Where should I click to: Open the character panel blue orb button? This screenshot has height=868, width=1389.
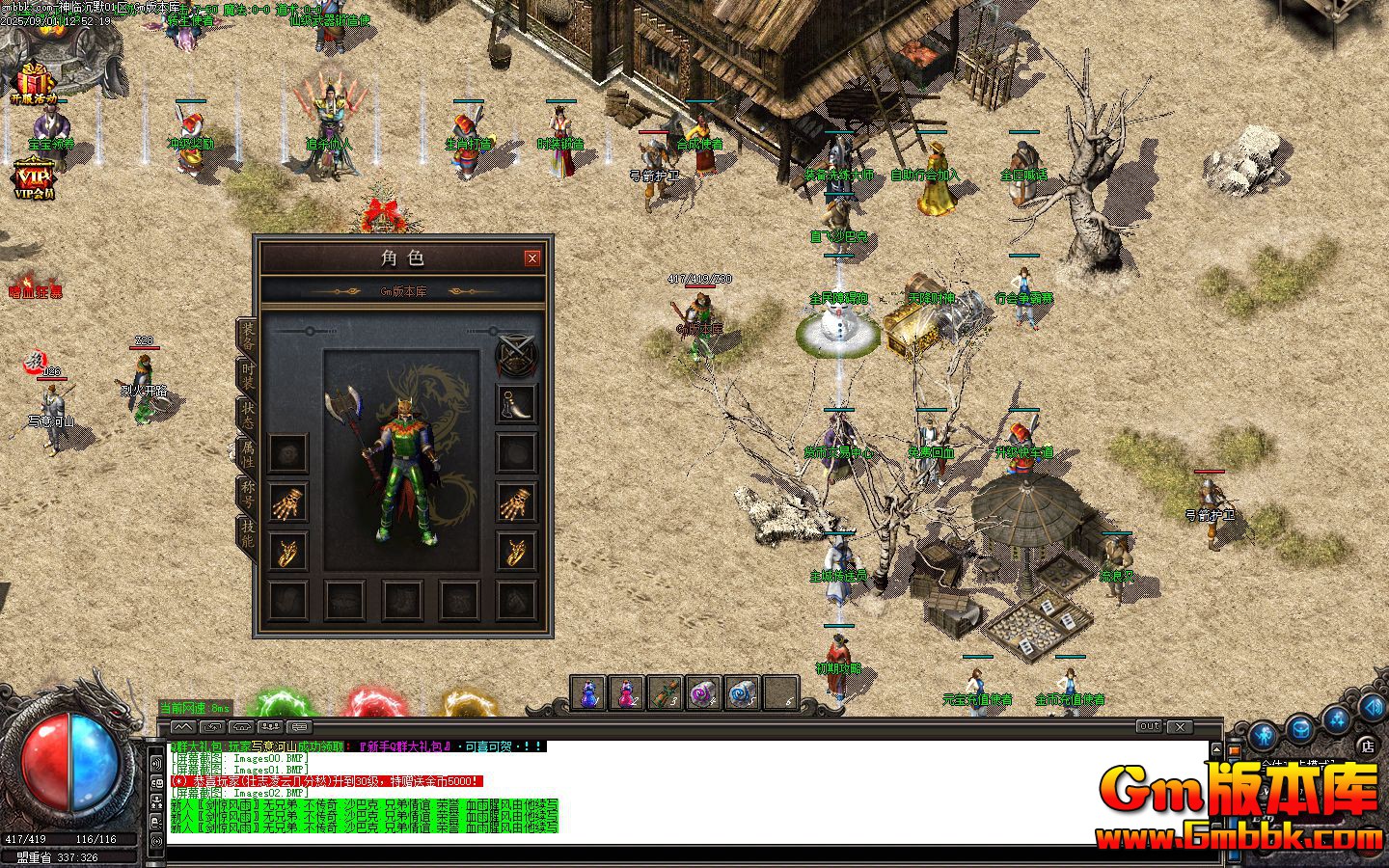coord(1263,737)
